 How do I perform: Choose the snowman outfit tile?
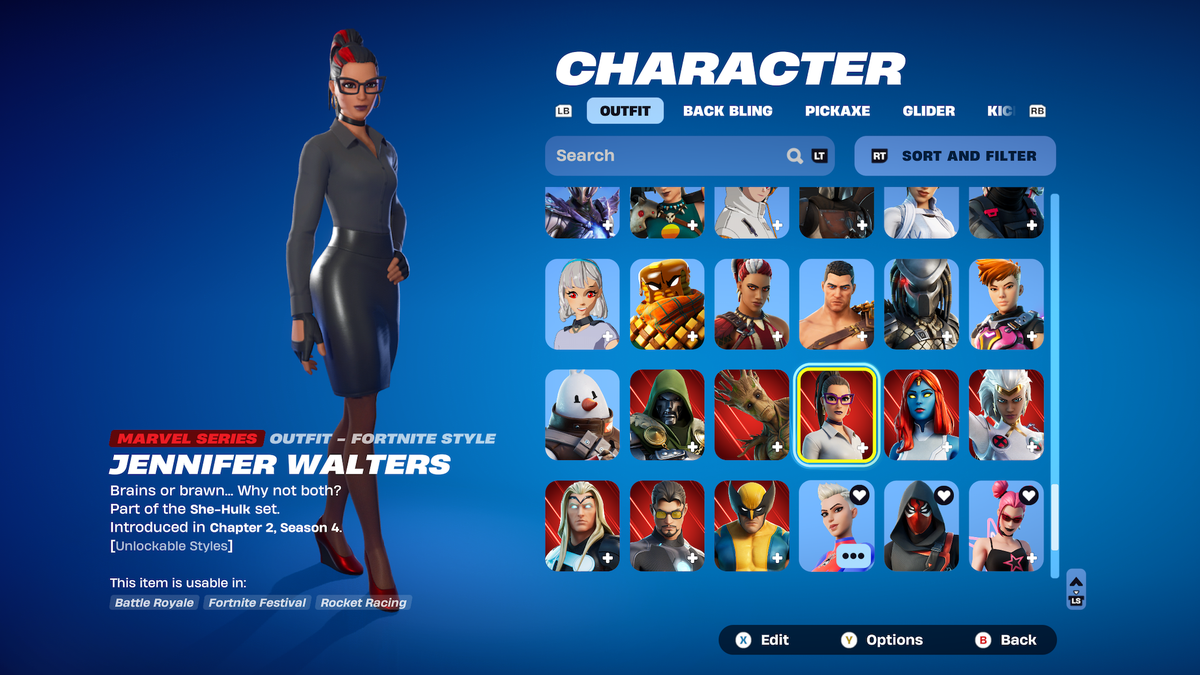tap(582, 415)
